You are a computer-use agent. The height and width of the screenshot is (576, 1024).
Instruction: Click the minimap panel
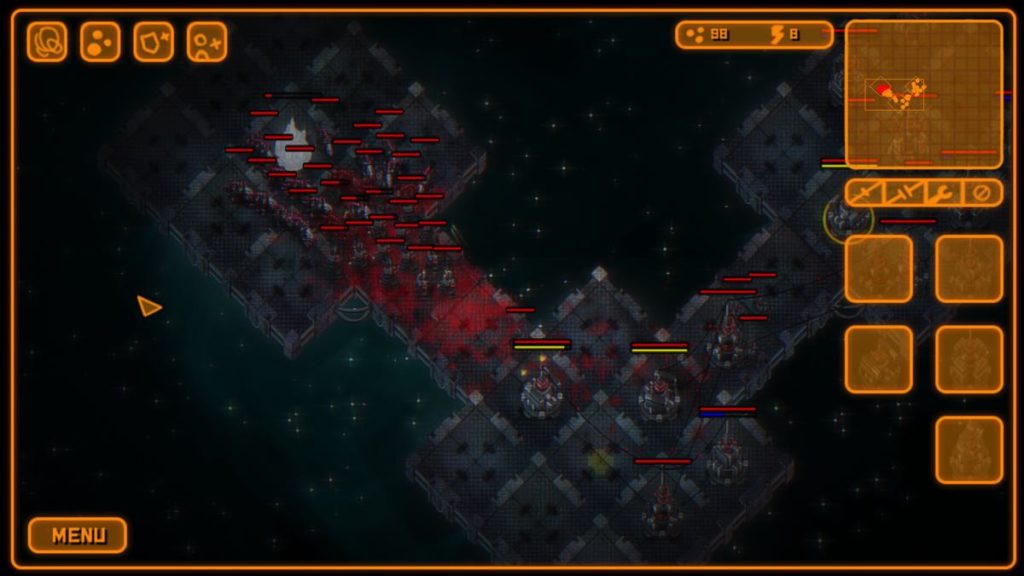923,94
